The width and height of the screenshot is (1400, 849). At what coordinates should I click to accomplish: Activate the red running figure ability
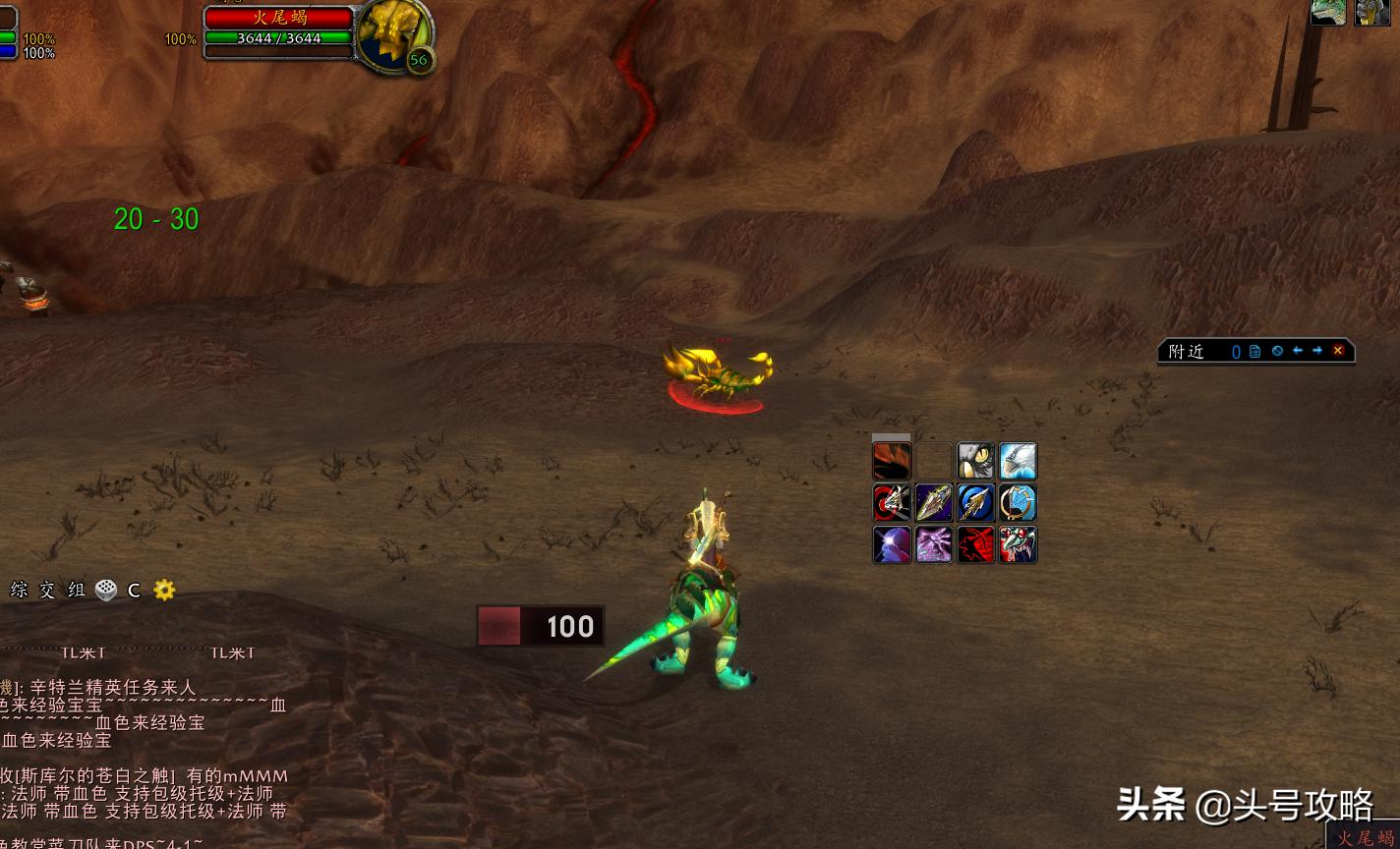tap(976, 544)
